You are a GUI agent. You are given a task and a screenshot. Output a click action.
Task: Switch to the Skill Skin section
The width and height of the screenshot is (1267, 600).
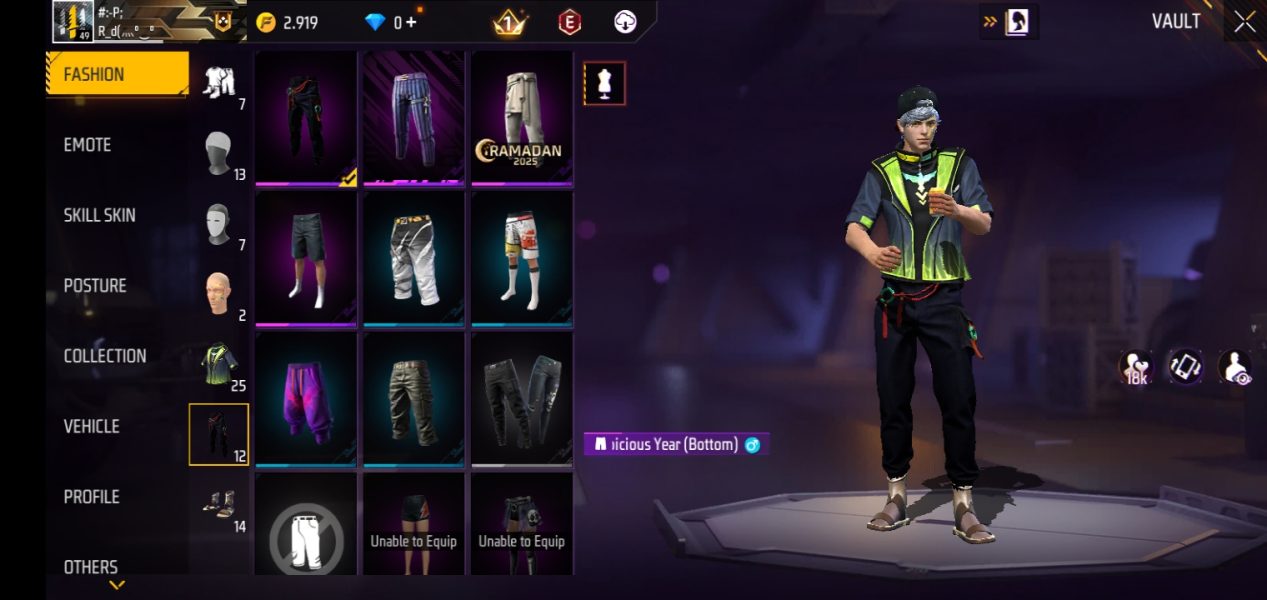click(99, 215)
